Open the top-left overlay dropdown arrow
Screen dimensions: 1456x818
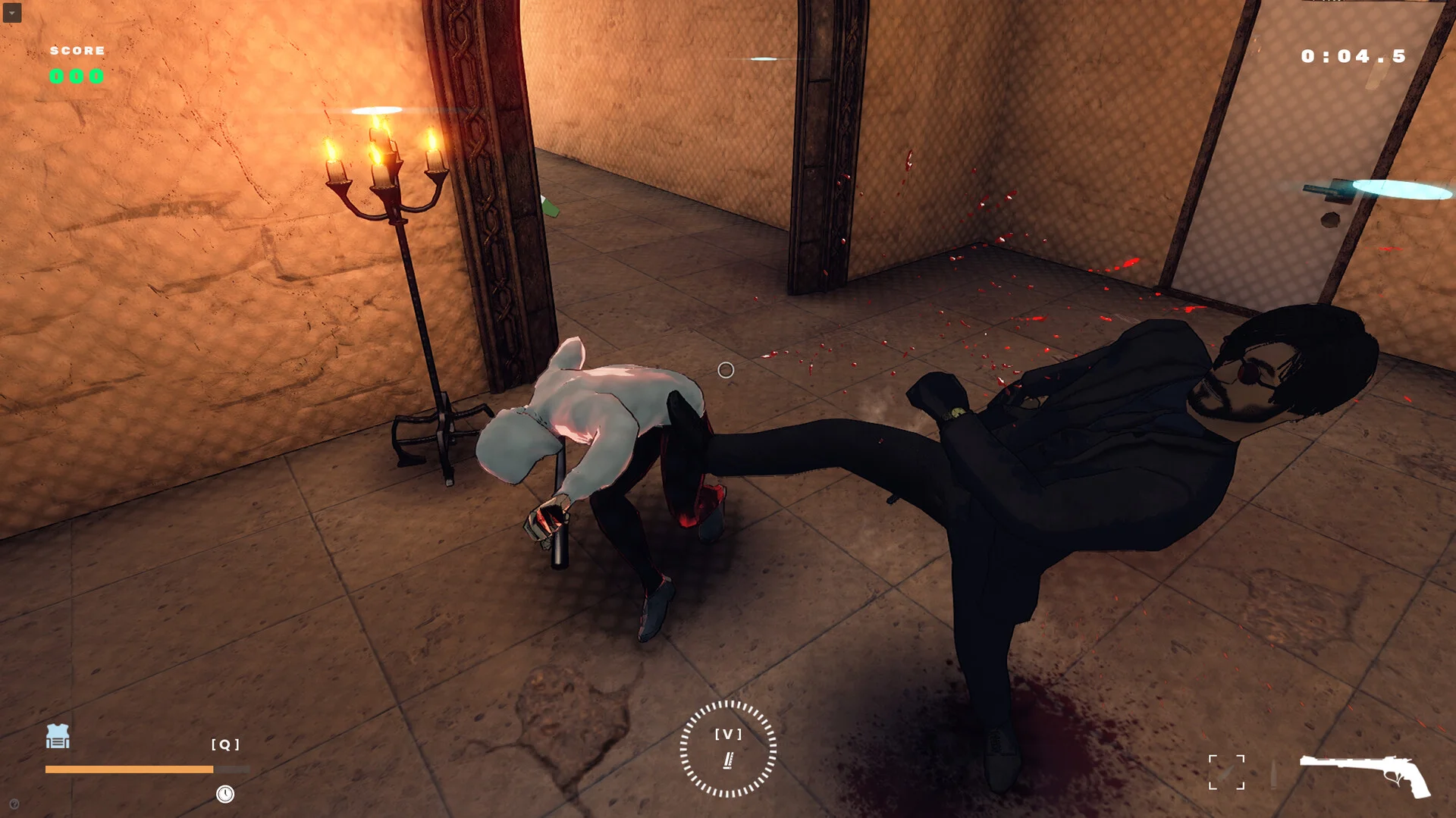click(12, 13)
